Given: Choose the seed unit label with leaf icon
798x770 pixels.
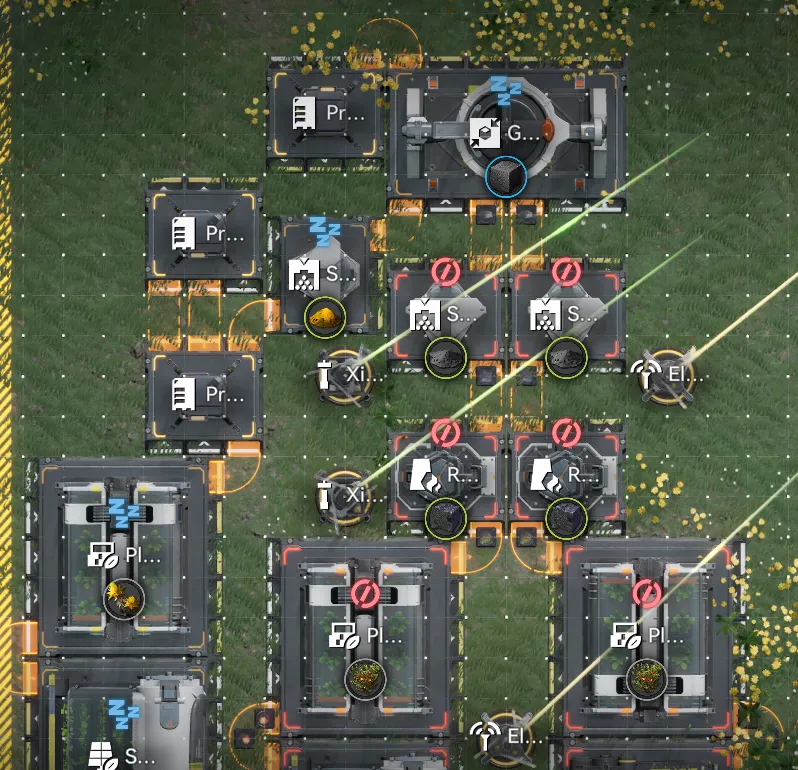Looking at the screenshot, I should (x=122, y=753).
